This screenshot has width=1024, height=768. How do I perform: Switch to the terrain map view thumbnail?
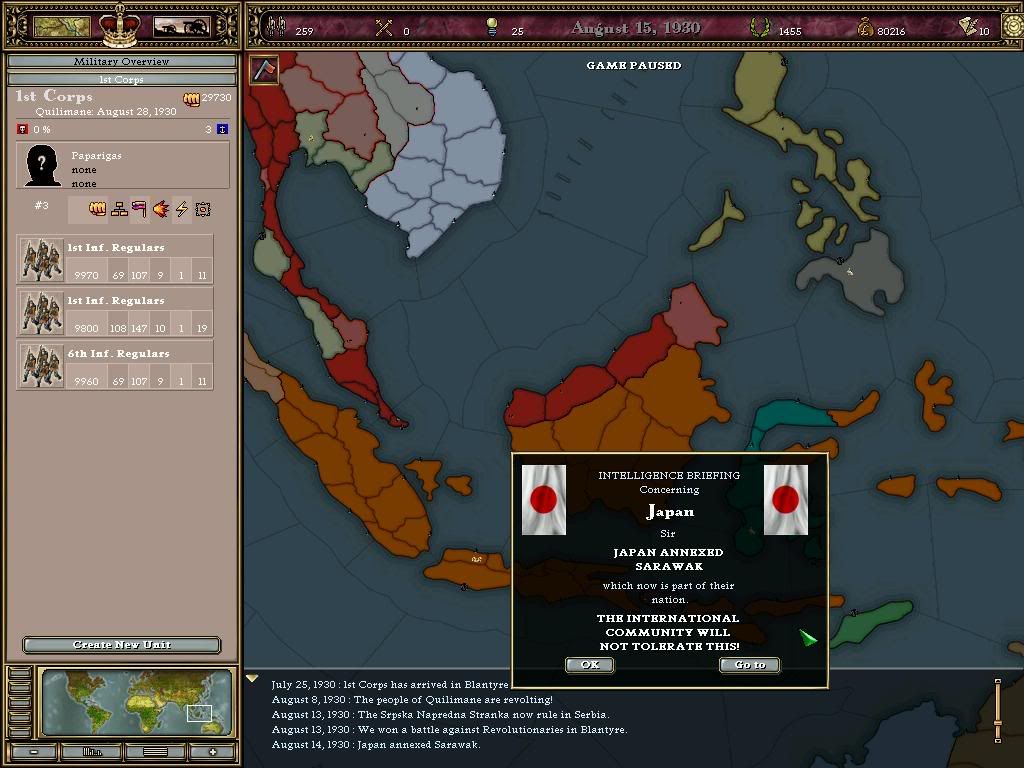62,26
